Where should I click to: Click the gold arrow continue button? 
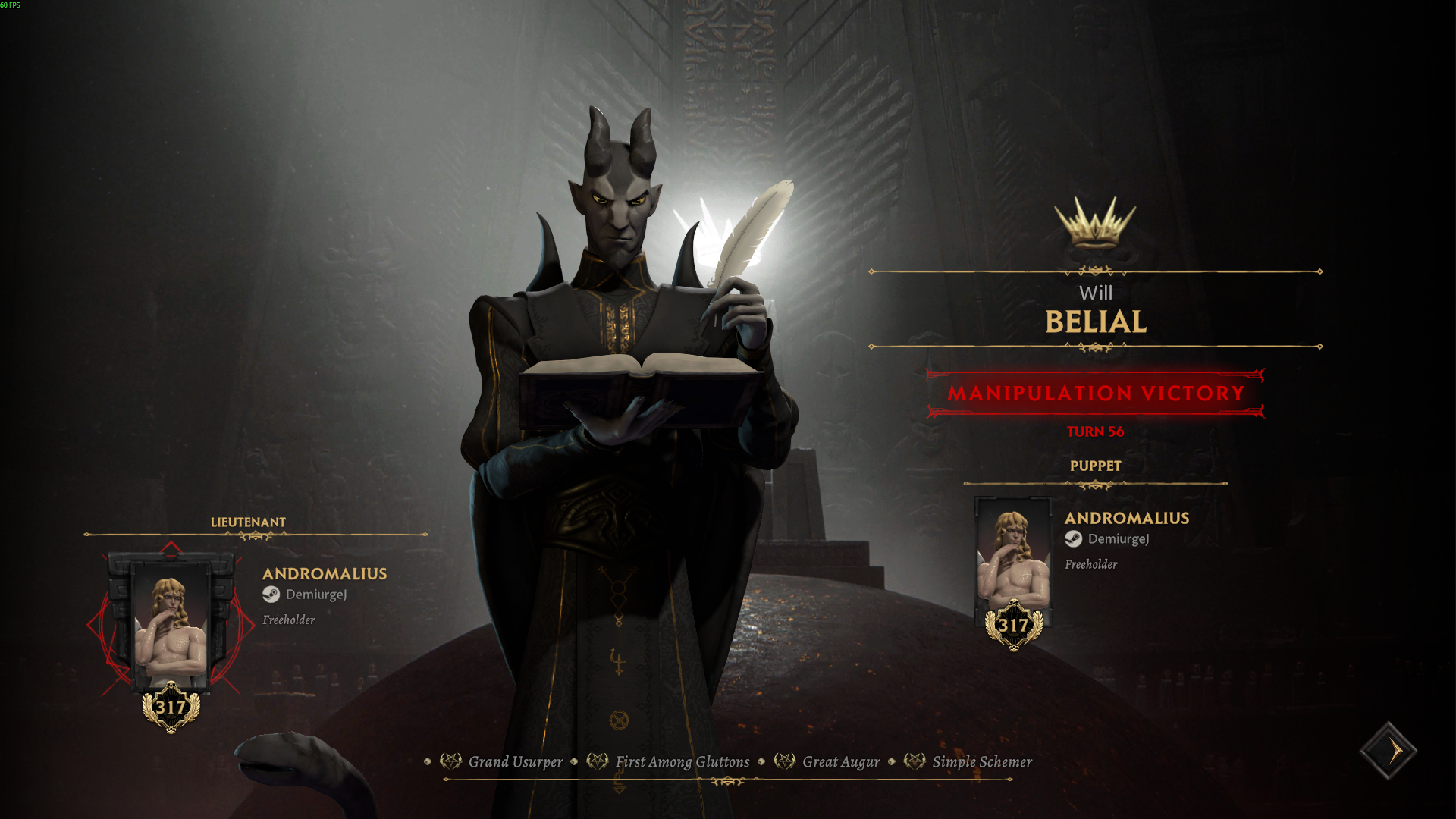coord(1389,751)
